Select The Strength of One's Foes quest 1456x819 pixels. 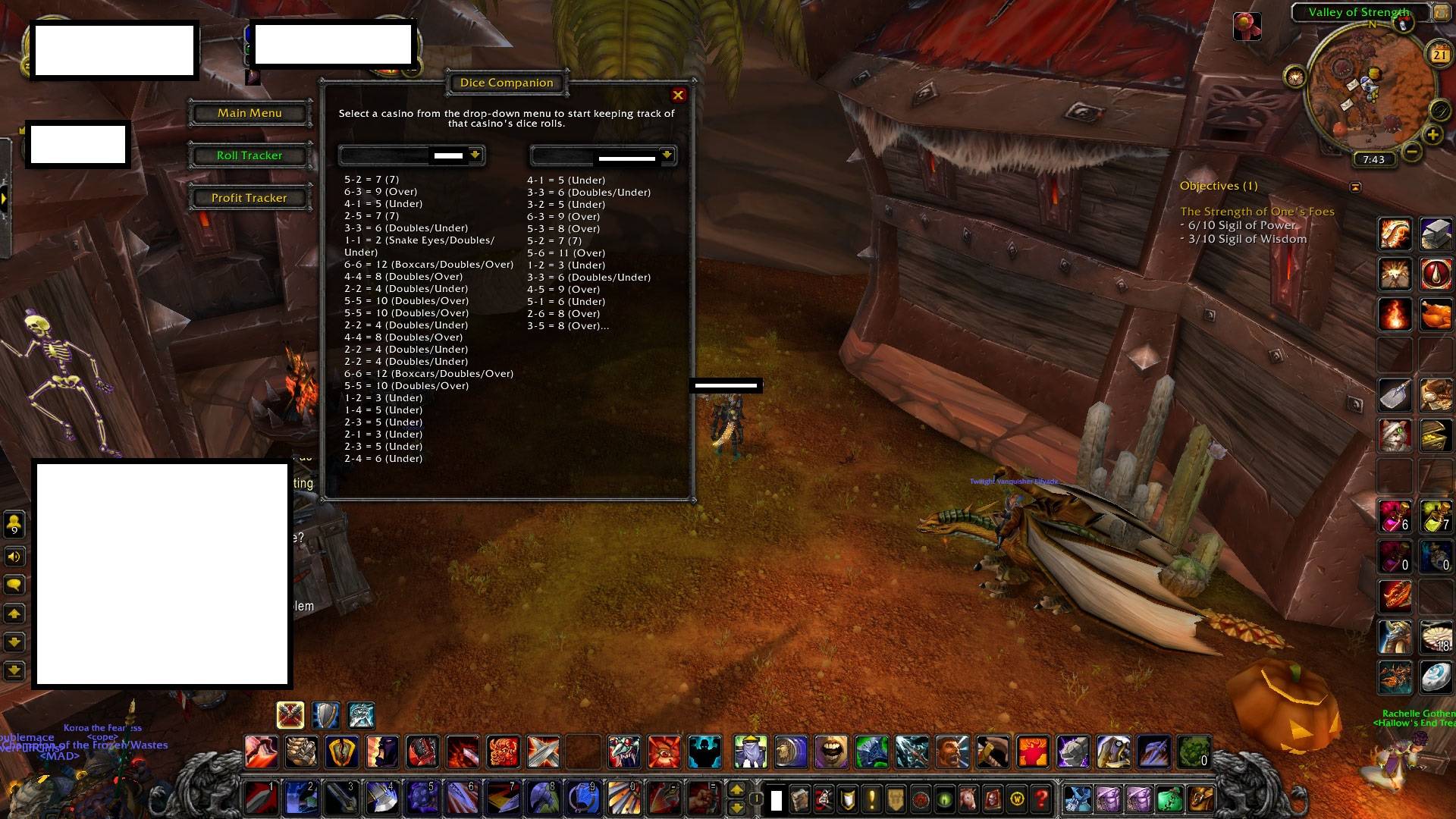point(1257,212)
